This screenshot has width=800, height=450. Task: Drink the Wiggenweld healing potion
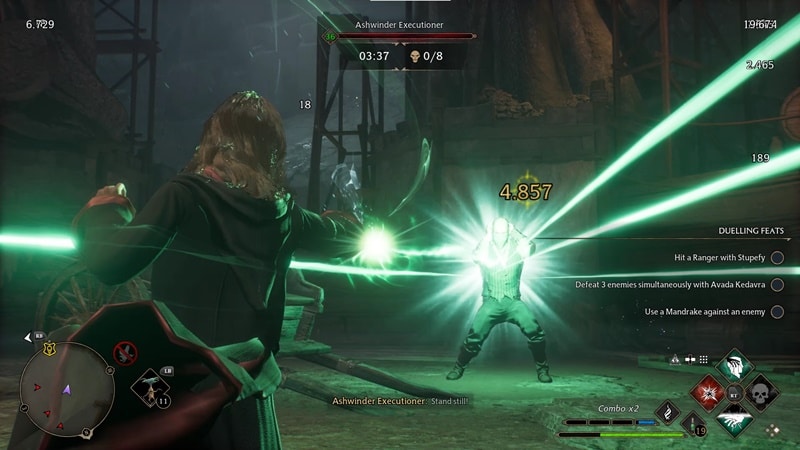pos(693,425)
